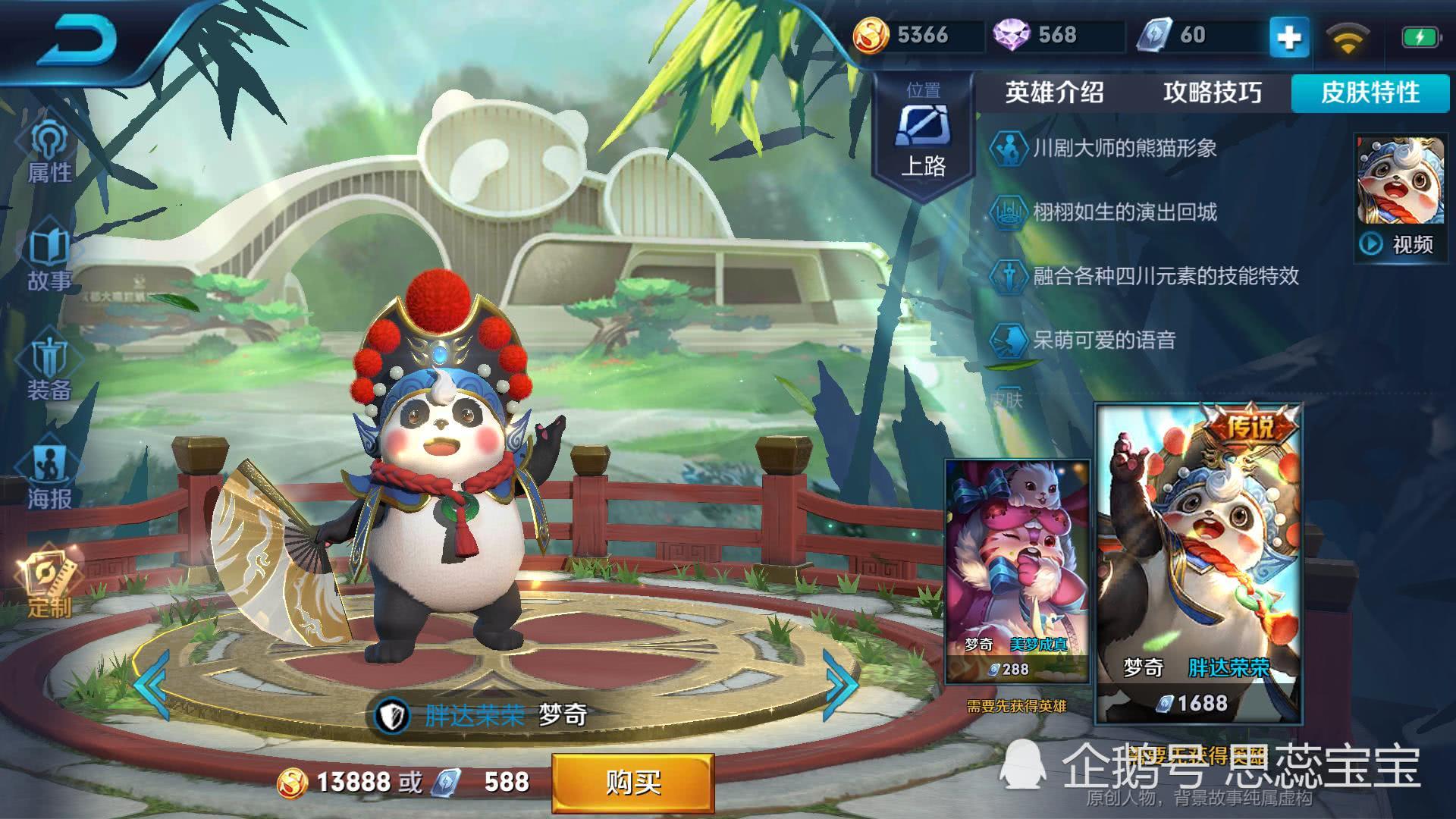This screenshot has width=1456, height=819.
Task: Select the 美梦成真 skin card
Action: tap(1017, 569)
